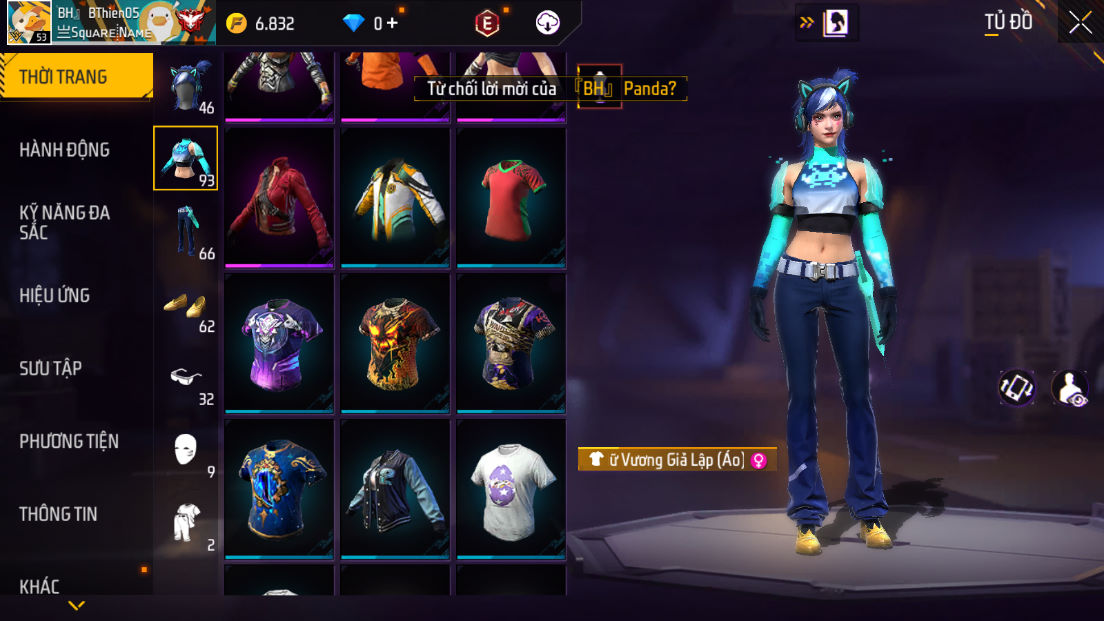Select the KỸ NĂNG ĐA SẮC tab
The width and height of the screenshot is (1104, 621).
[65, 222]
